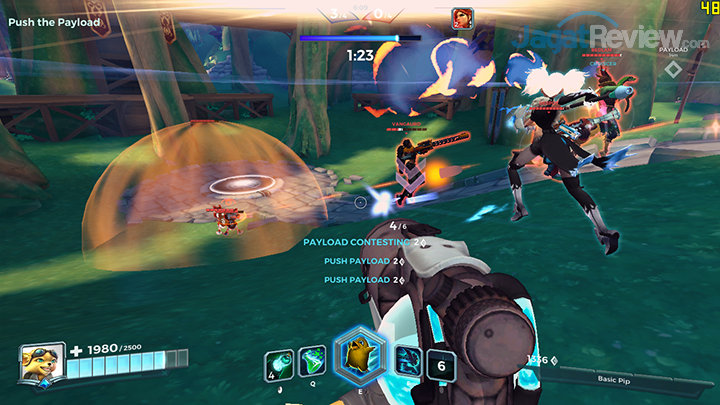Select the ability slot showing number 6
This screenshot has height=405, width=720.
[x=441, y=364]
